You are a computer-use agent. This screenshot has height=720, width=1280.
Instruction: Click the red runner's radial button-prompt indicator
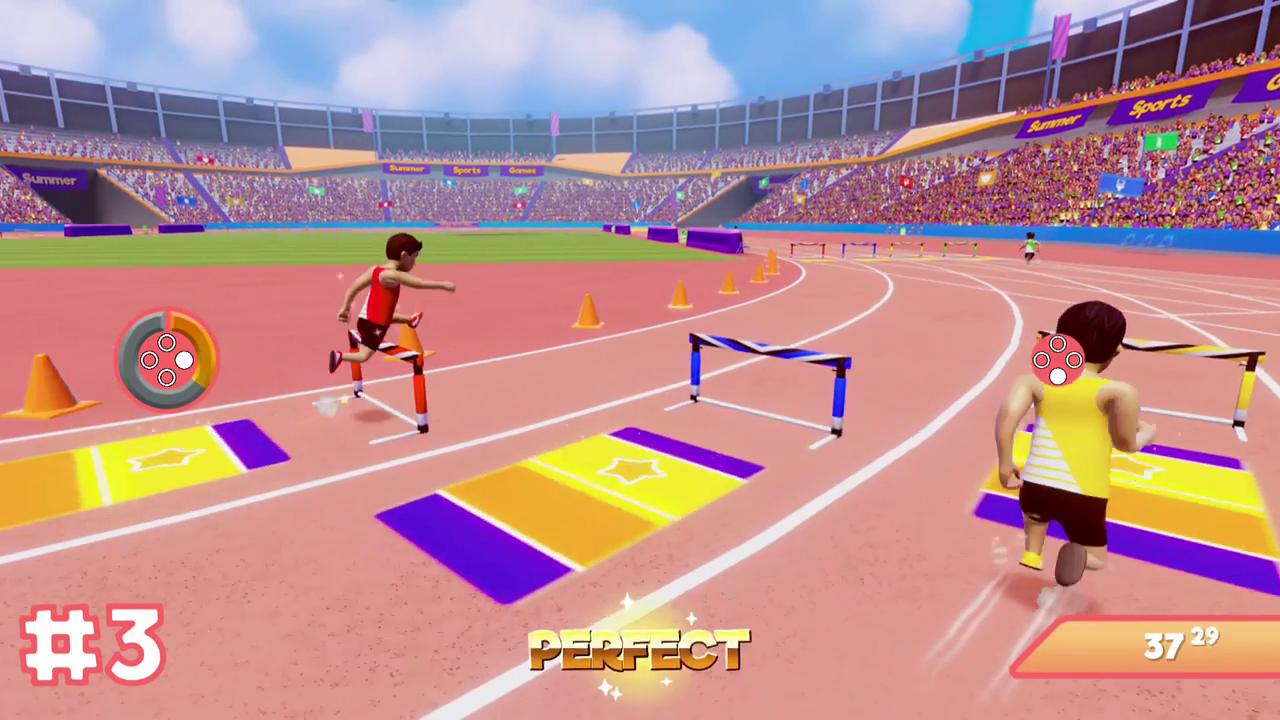(165, 362)
